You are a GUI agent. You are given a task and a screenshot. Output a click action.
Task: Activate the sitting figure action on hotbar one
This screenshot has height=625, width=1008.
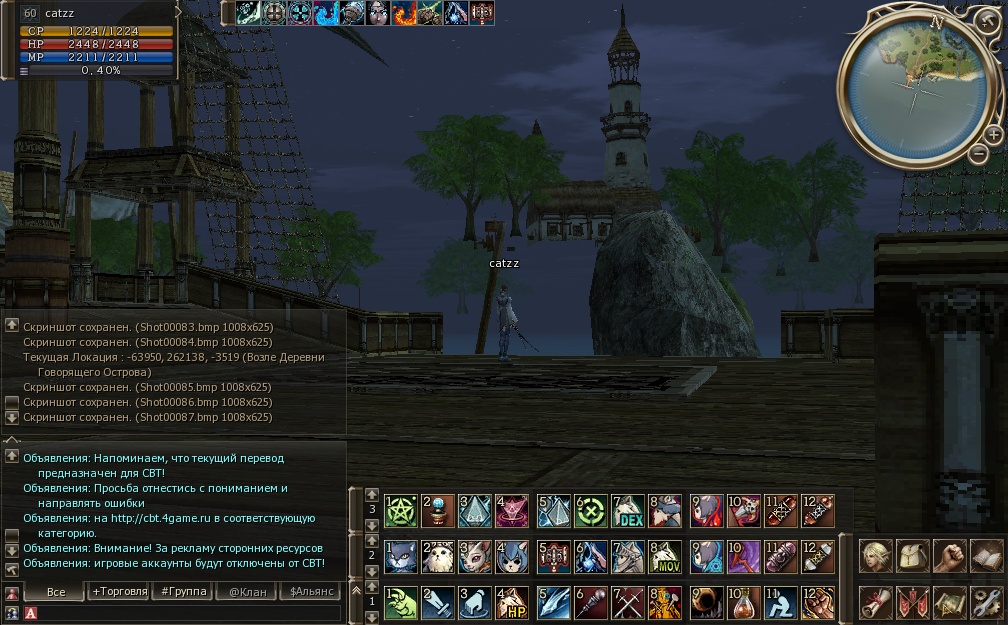(x=780, y=602)
